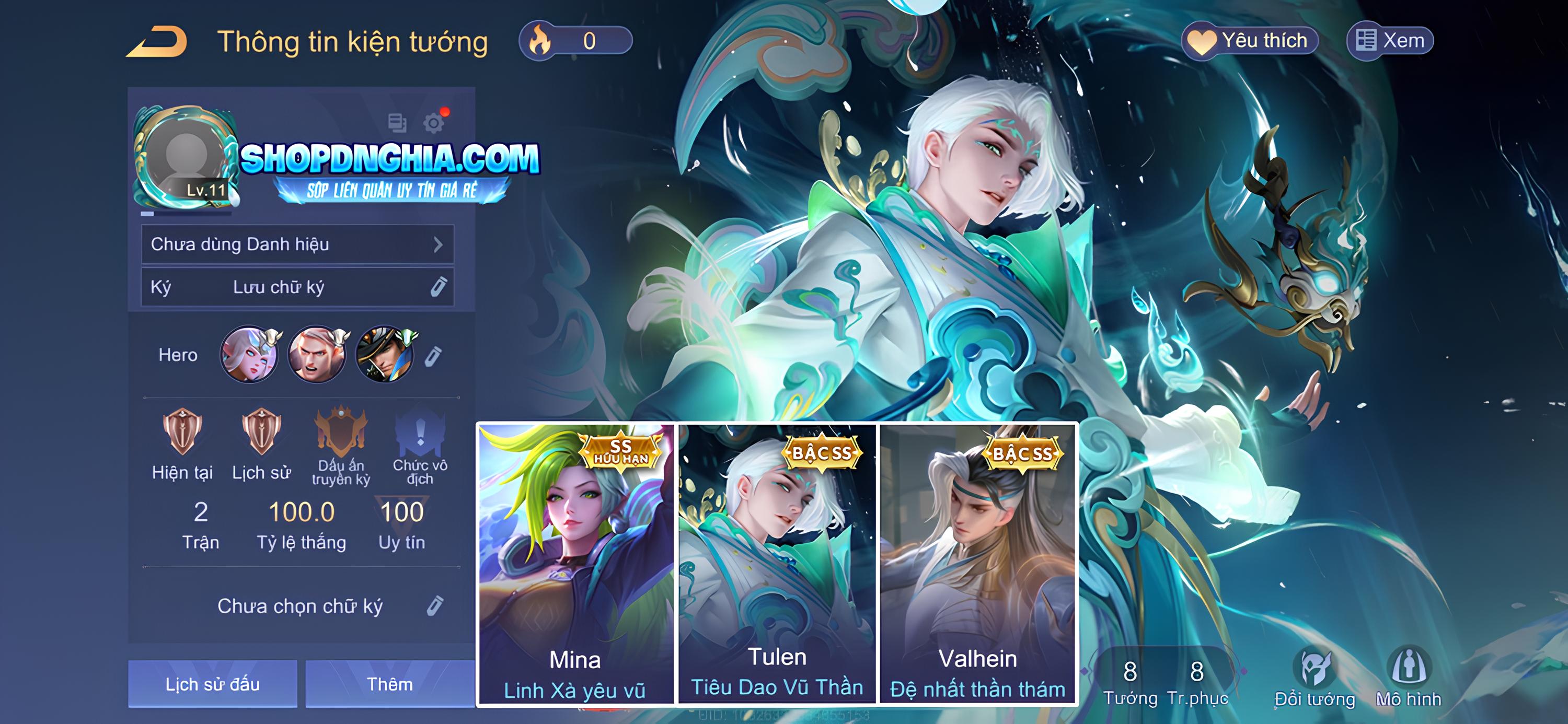The width and height of the screenshot is (1568, 724).
Task: Open the Chức vô địch badge
Action: tap(420, 445)
